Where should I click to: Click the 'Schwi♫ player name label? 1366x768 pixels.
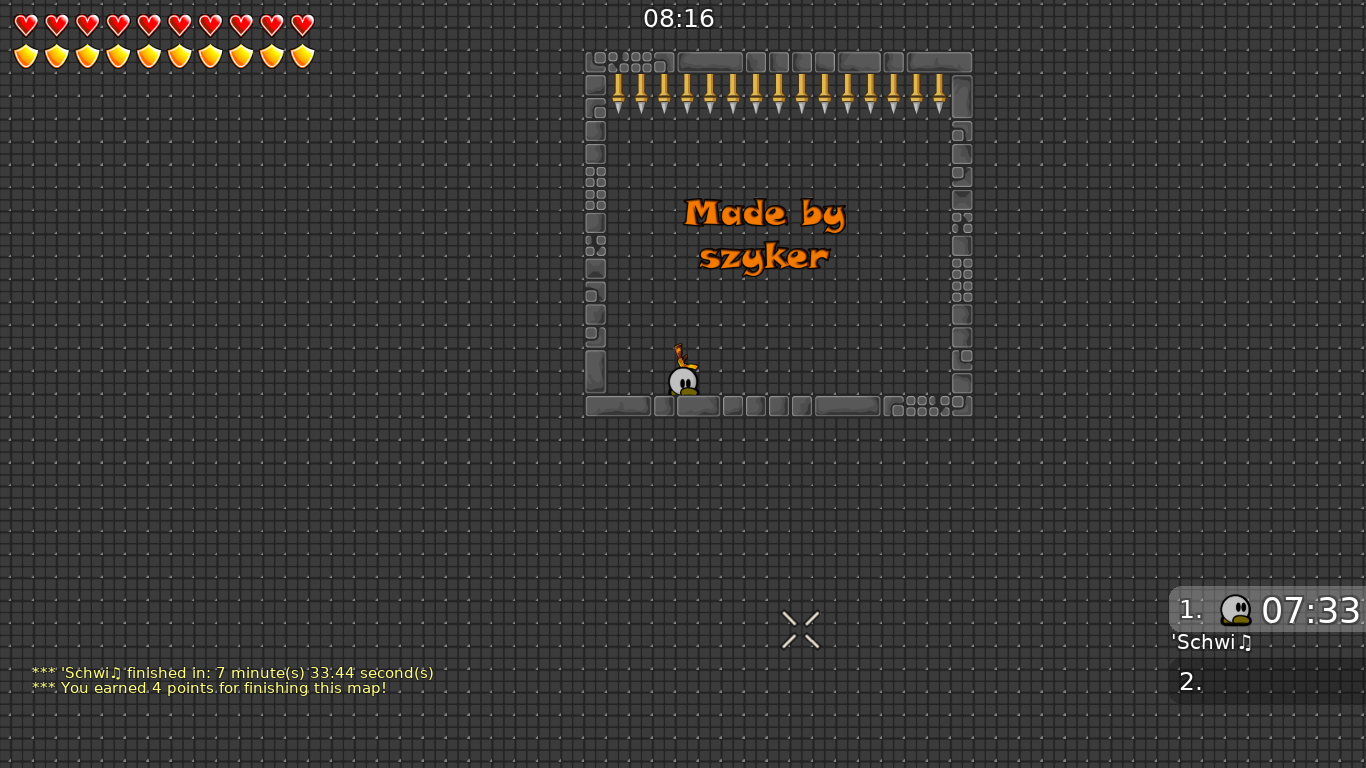click(1211, 643)
